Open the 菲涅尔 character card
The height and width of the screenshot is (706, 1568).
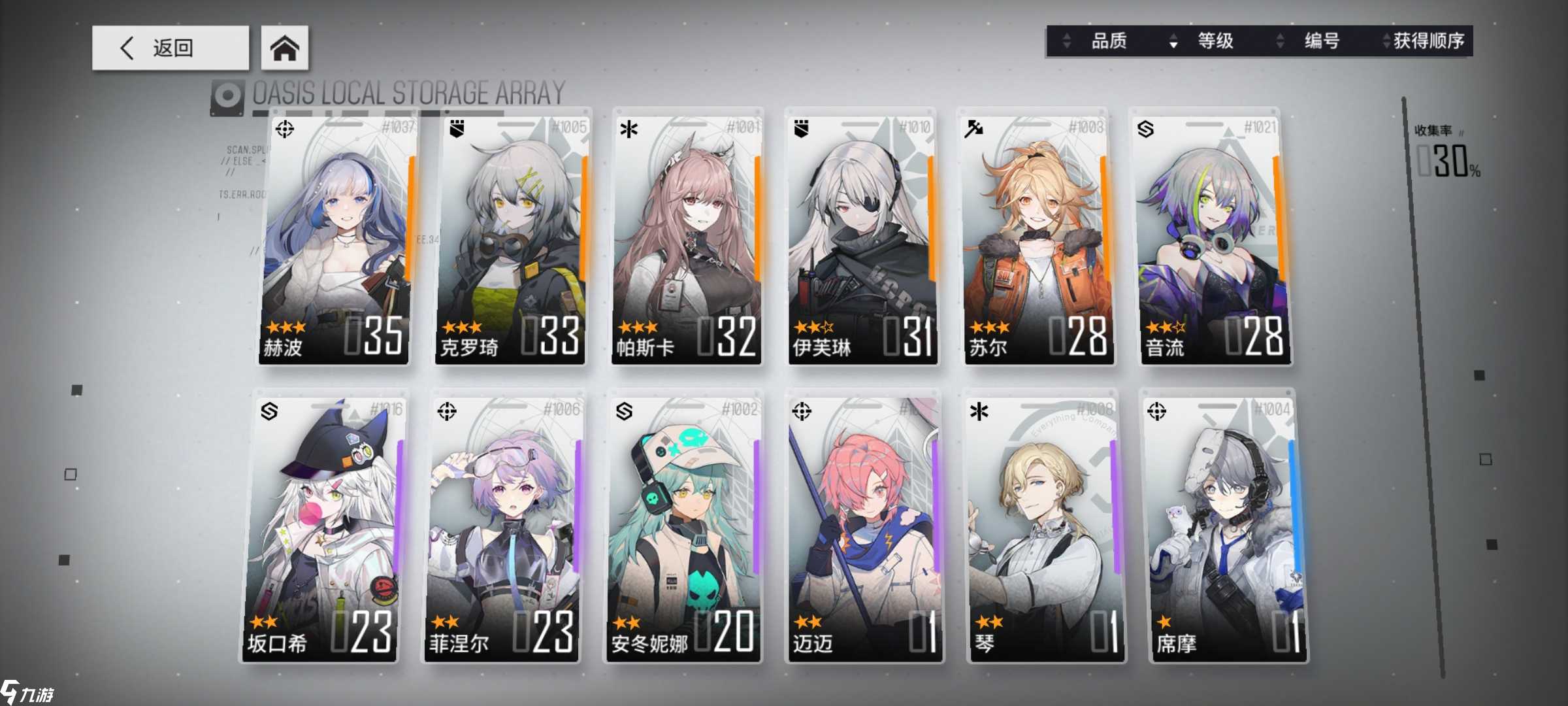click(x=503, y=526)
